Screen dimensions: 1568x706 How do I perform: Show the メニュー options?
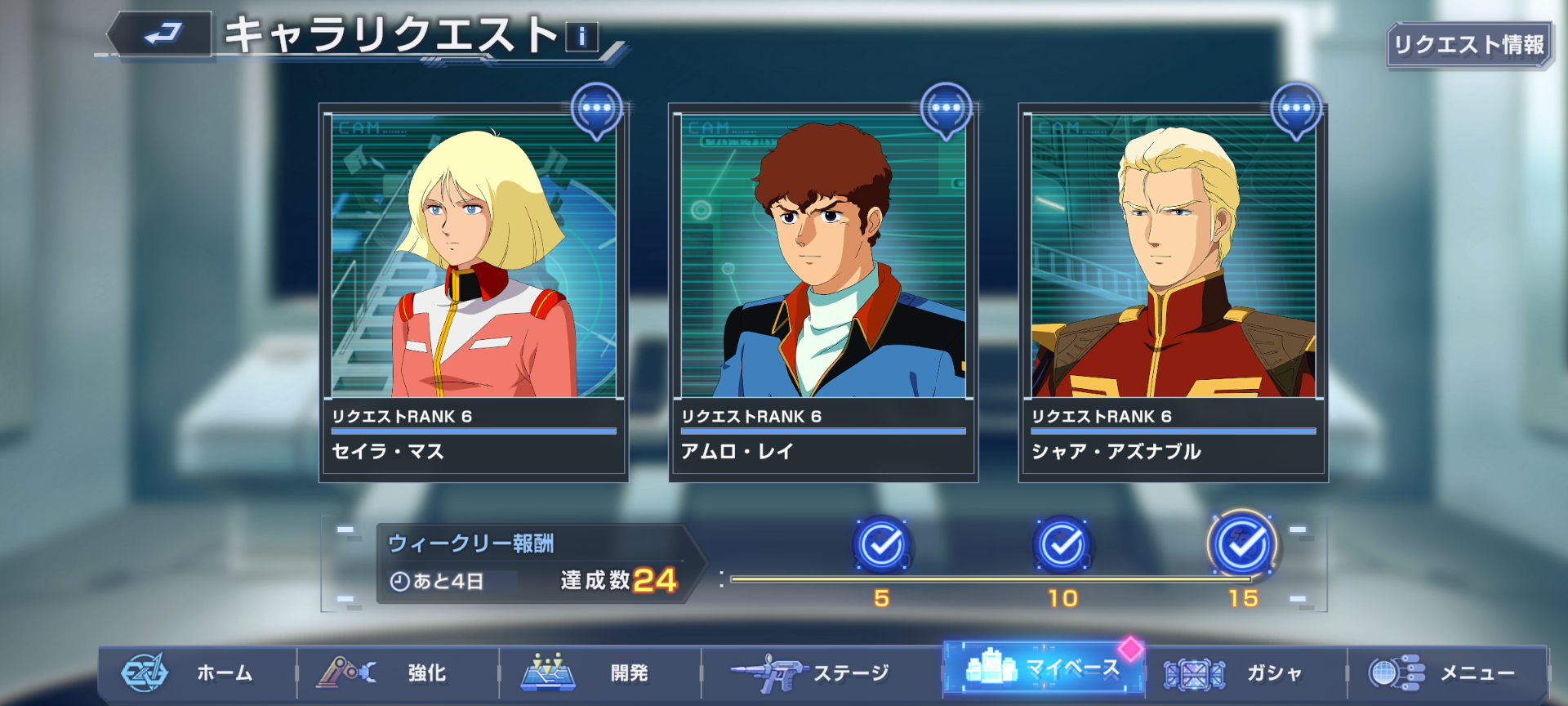pos(1447,673)
